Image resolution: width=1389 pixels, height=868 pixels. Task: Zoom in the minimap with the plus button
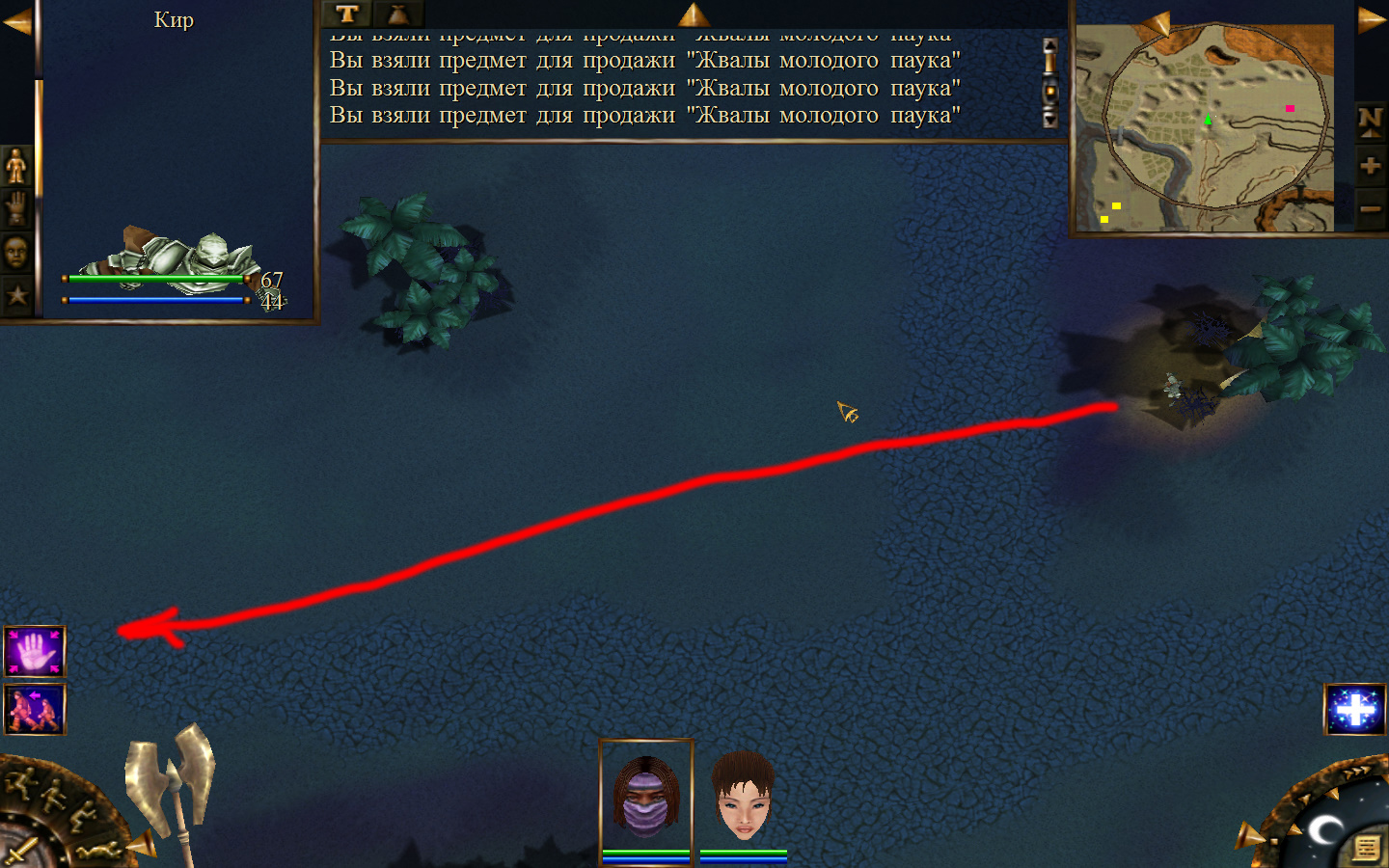[1370, 166]
